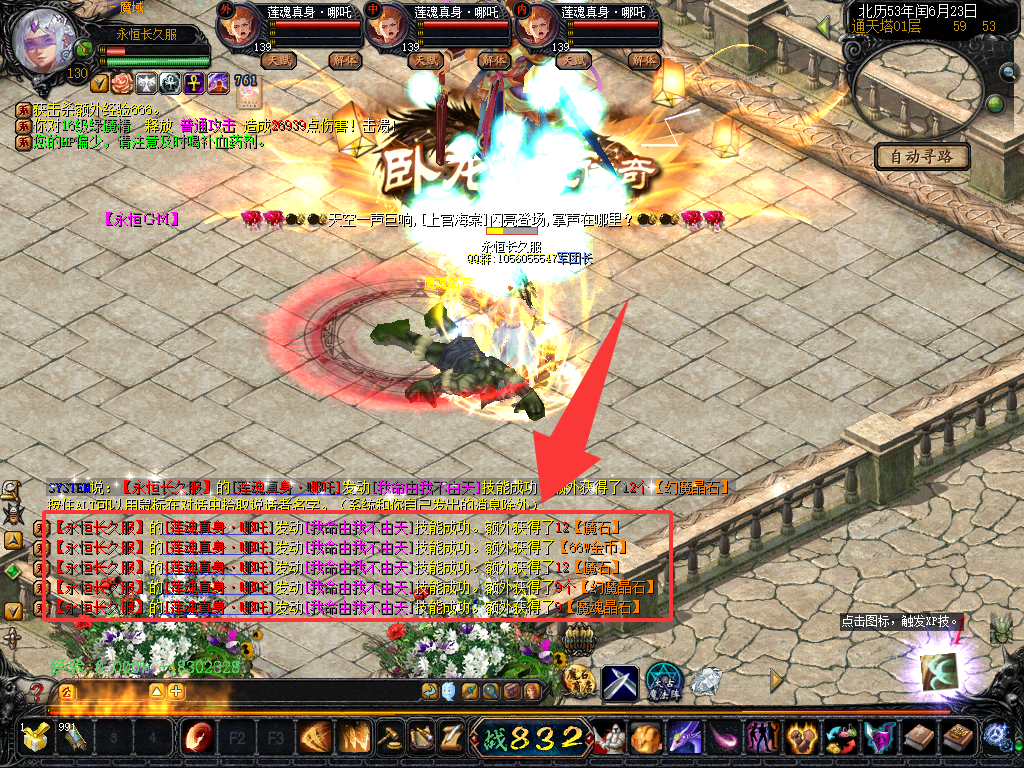
Task: Open the world map globe icon
Action: (x=995, y=104)
